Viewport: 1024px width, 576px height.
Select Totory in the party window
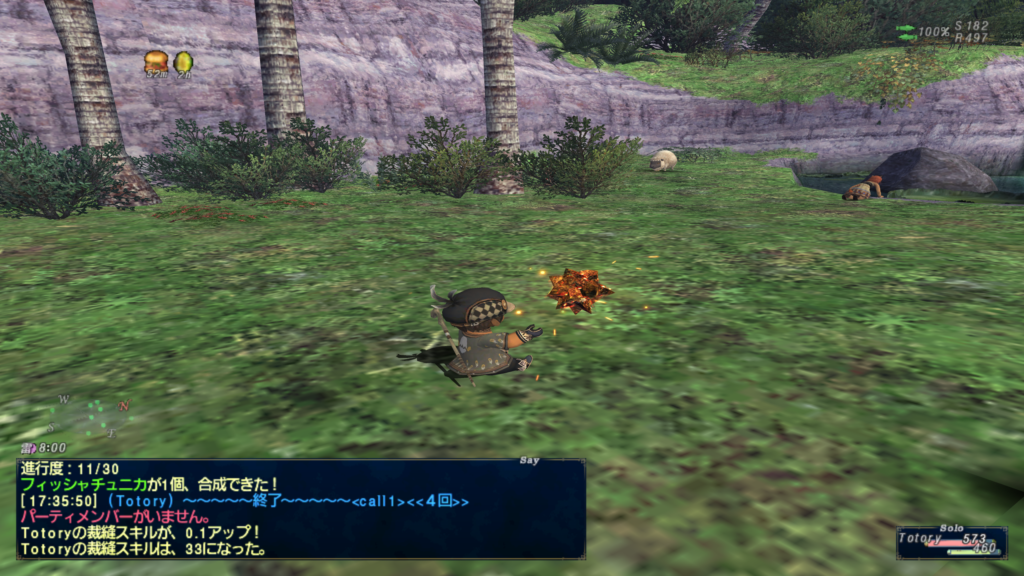(x=919, y=538)
